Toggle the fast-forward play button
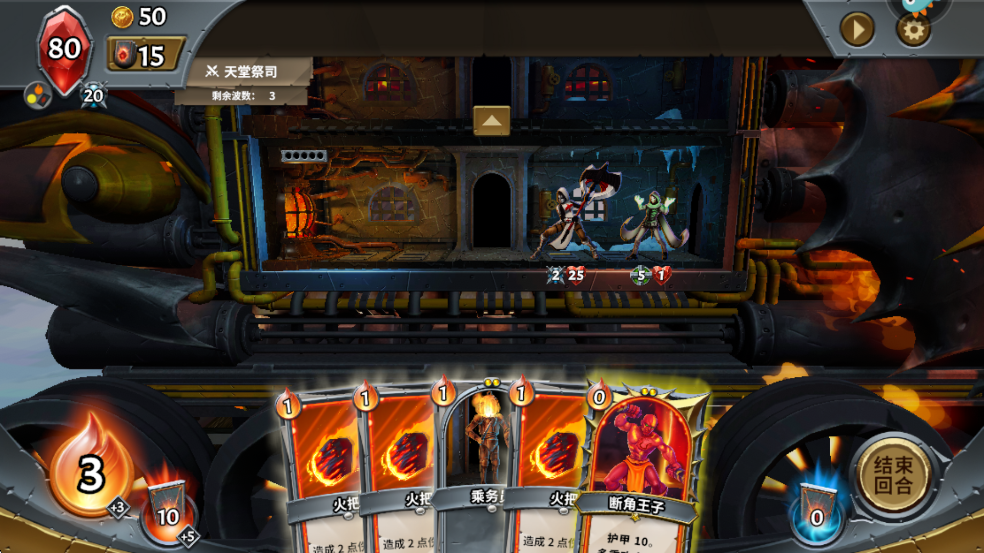Image resolution: width=984 pixels, height=553 pixels. pyautogui.click(x=857, y=29)
